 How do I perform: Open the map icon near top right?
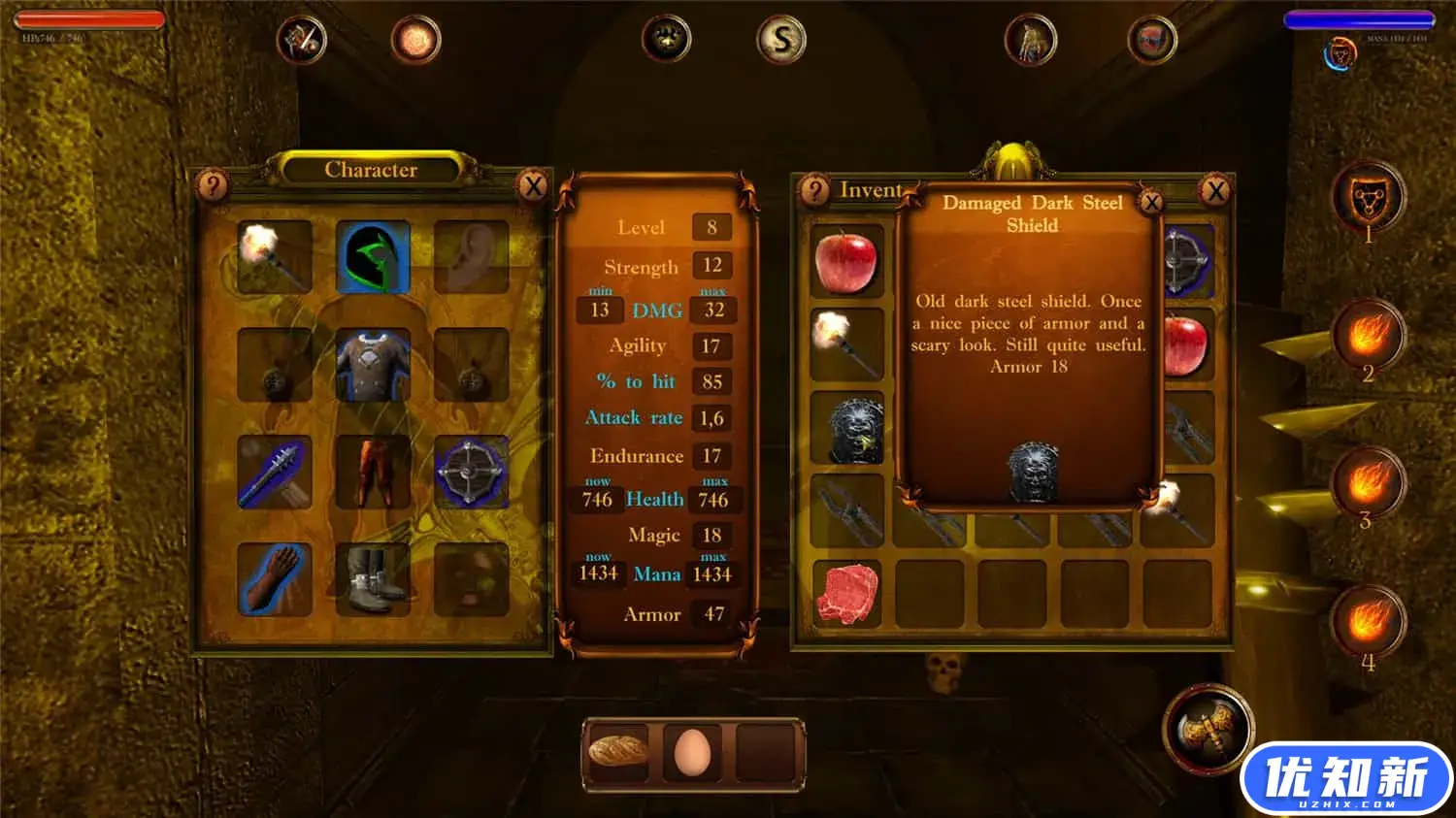[1151, 39]
